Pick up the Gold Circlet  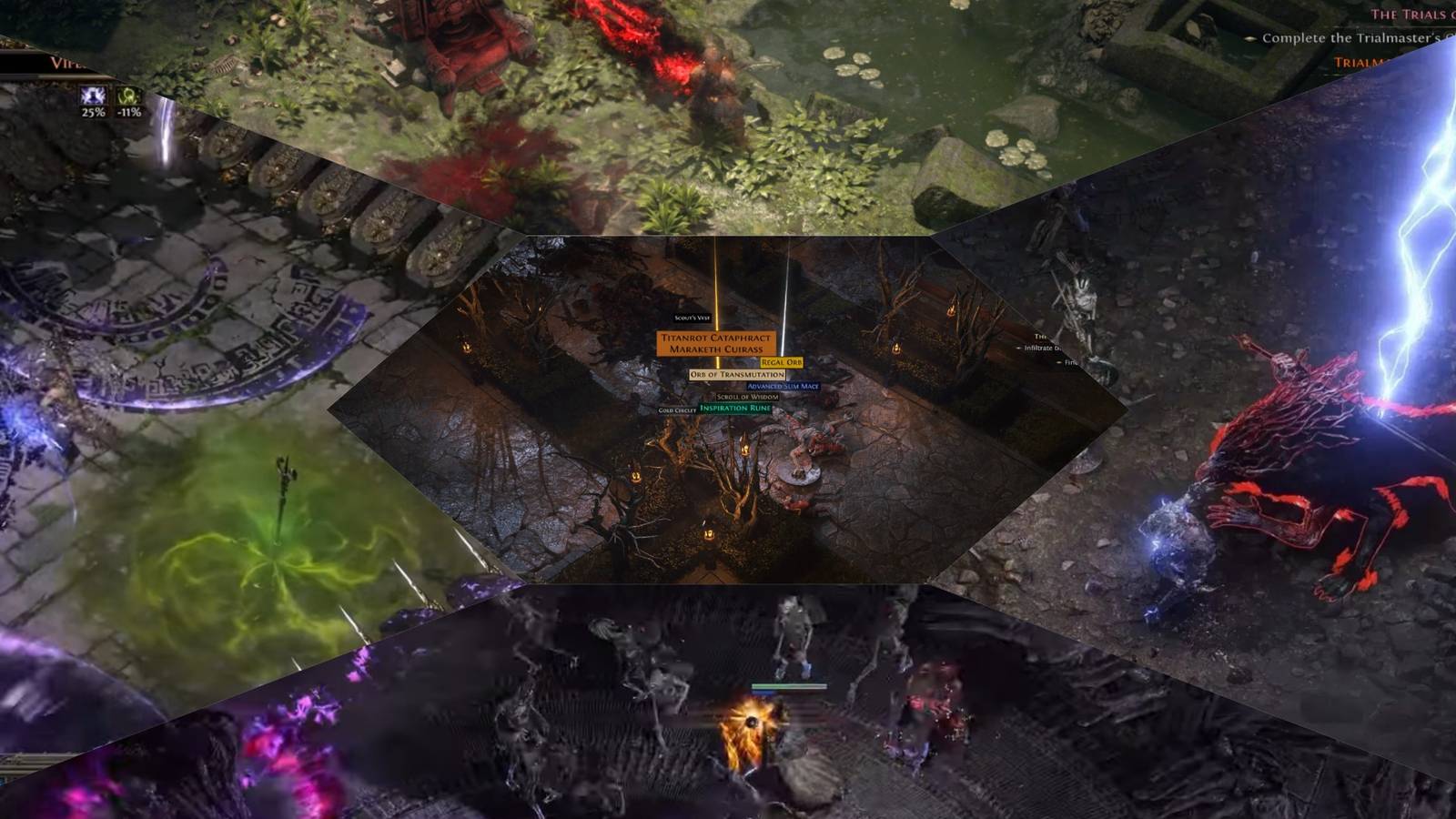point(677,410)
